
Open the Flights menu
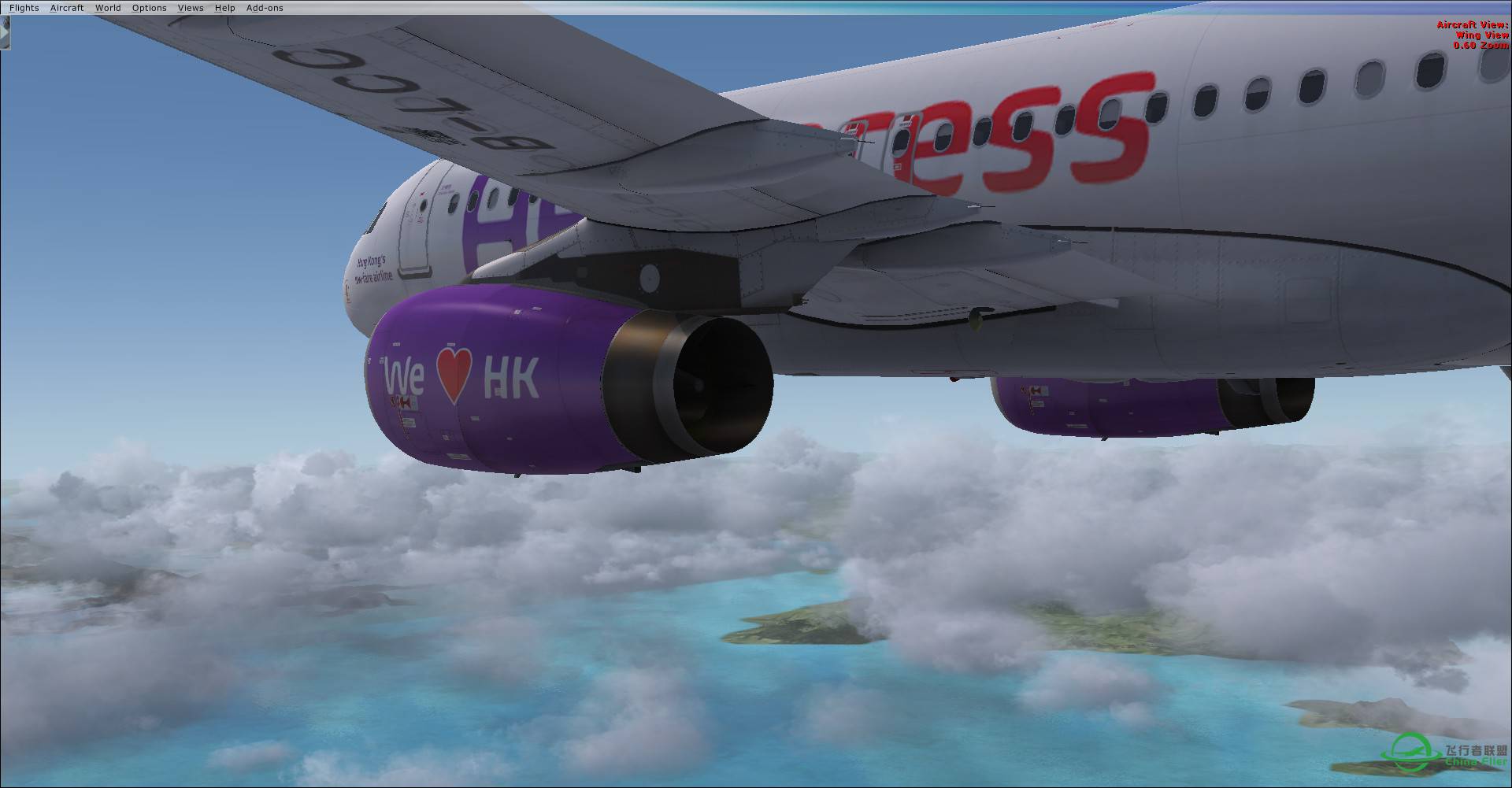24,7
